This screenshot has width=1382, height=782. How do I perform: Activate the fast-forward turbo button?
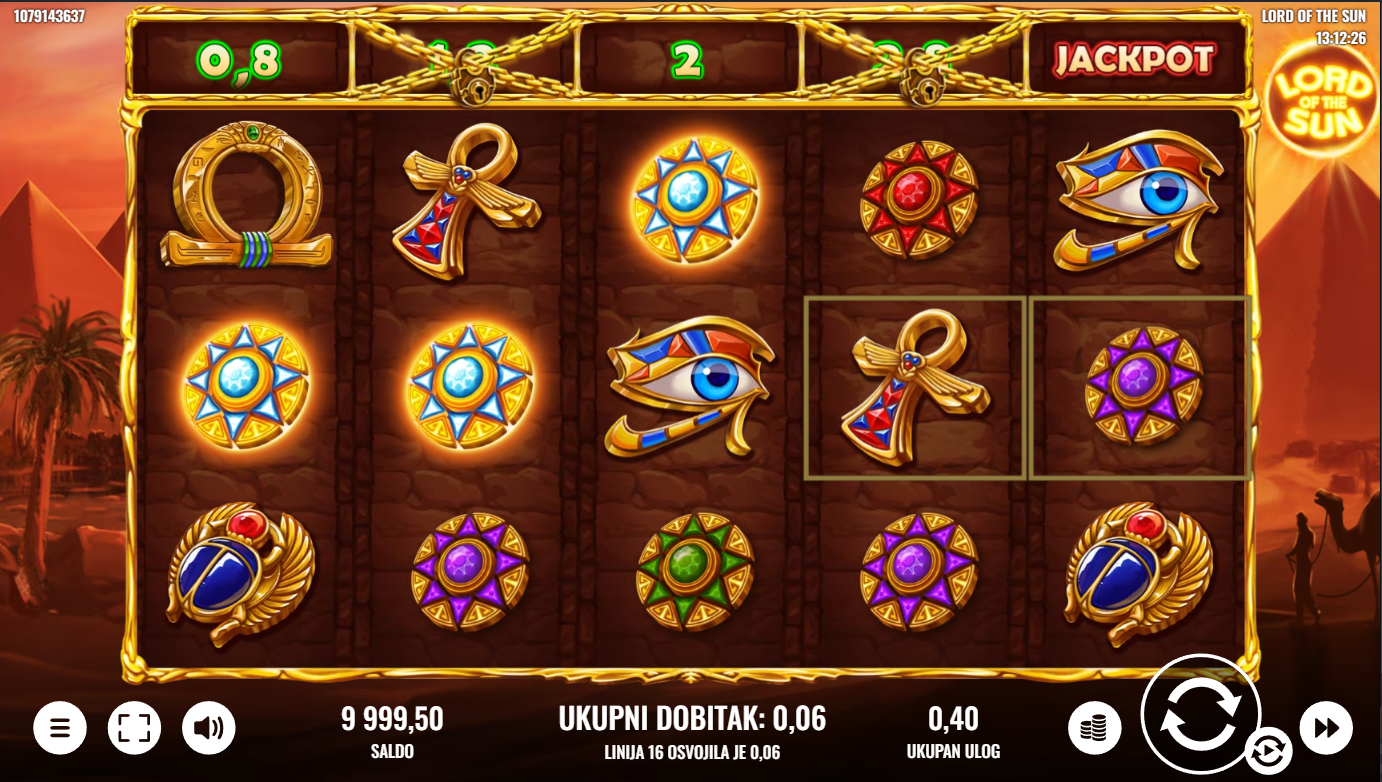coord(1325,727)
